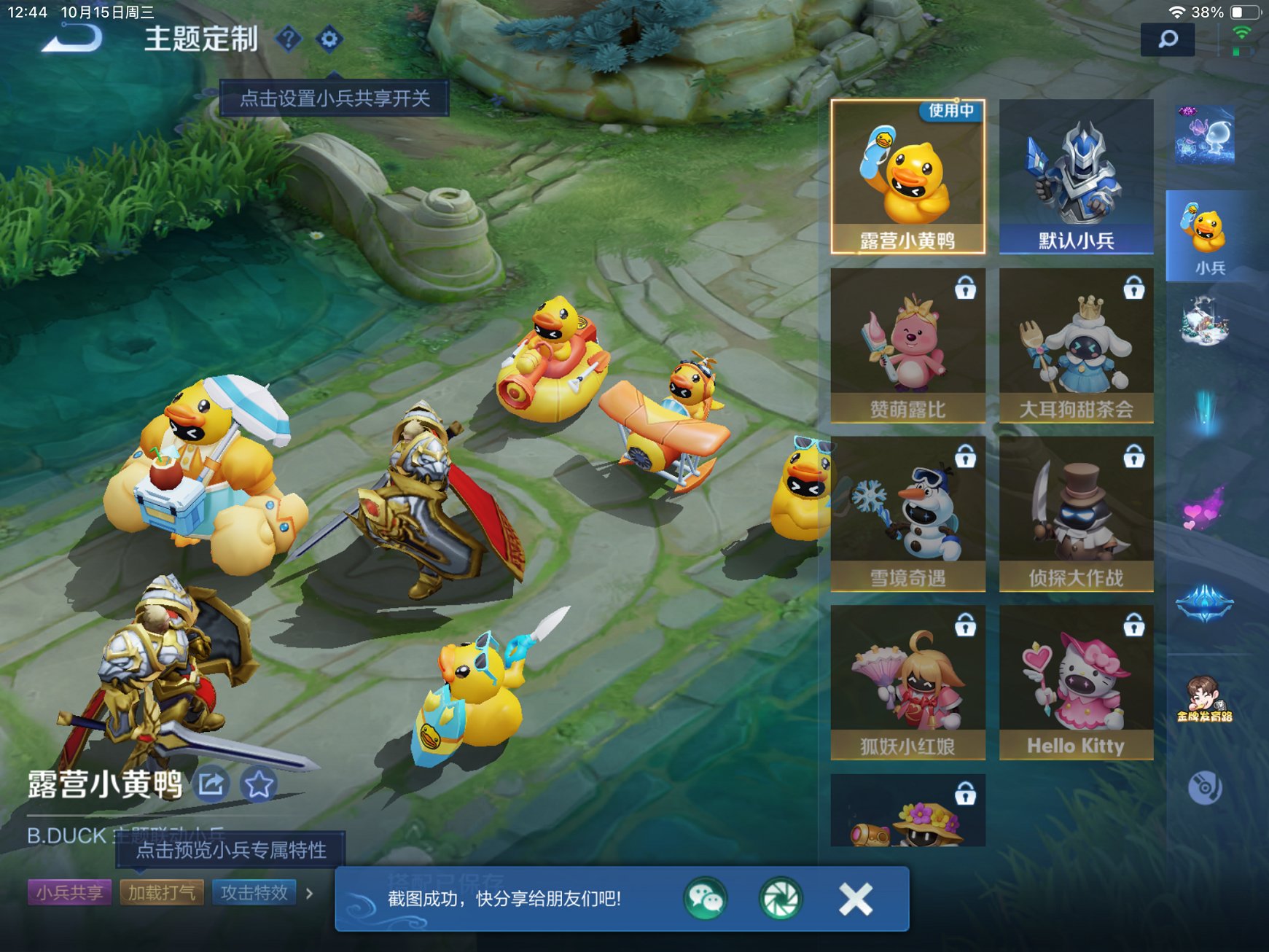This screenshot has height=952, width=1269.
Task: Toggle the 小兵共享 option
Action: pyautogui.click(x=69, y=892)
